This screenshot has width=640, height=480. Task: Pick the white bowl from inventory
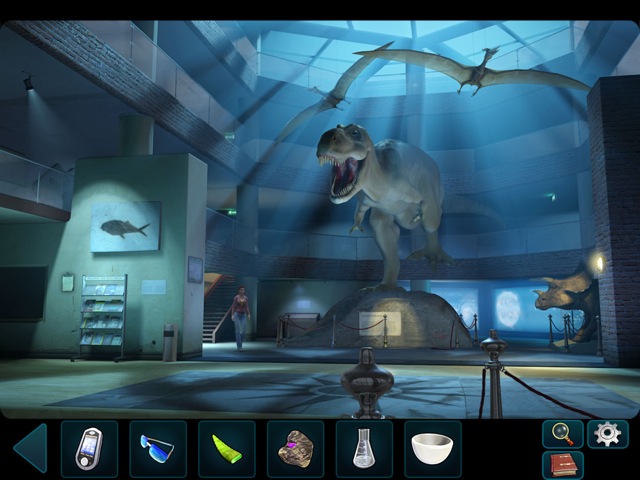tap(432, 448)
